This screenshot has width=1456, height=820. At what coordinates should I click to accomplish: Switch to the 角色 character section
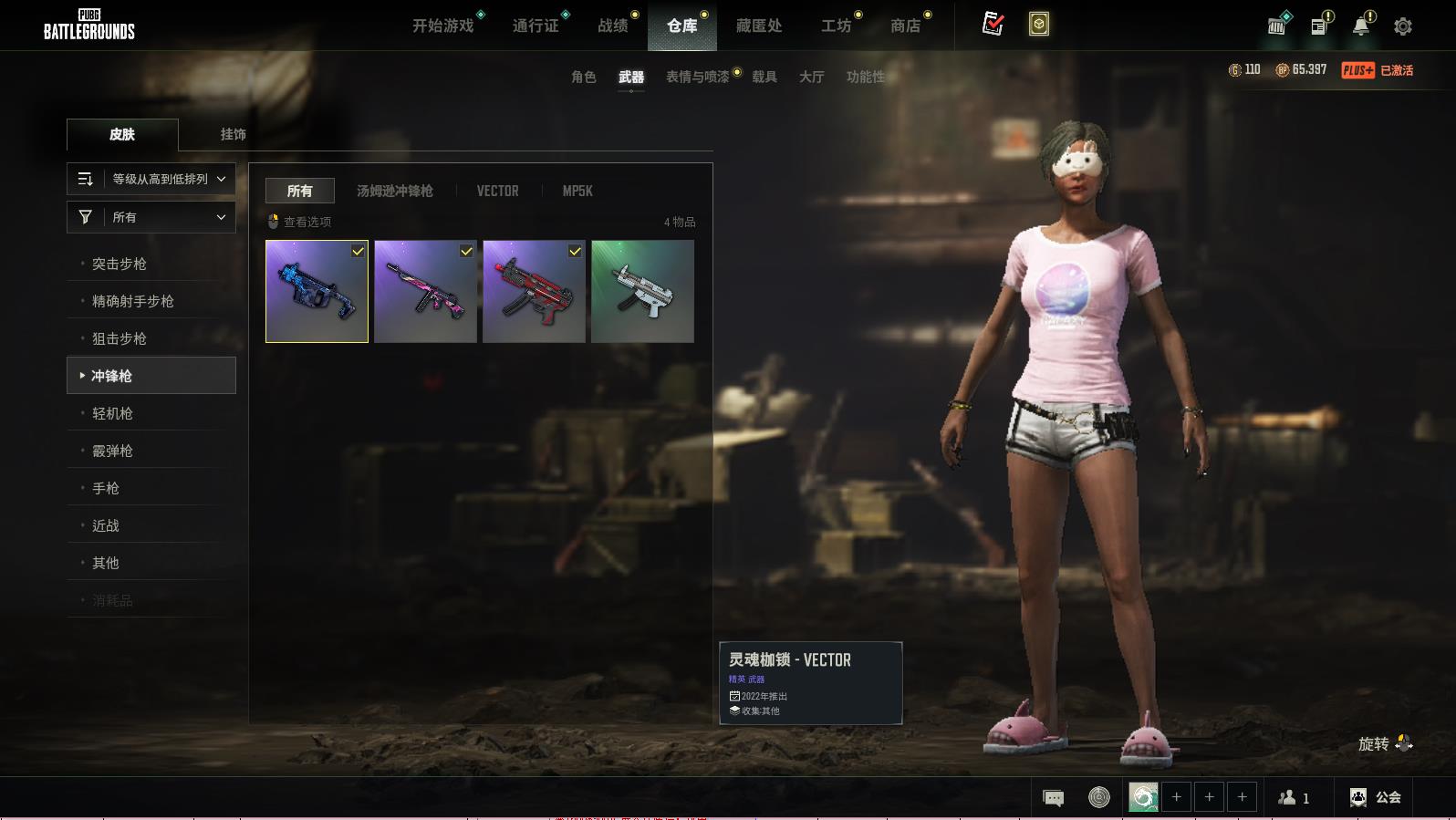[584, 77]
